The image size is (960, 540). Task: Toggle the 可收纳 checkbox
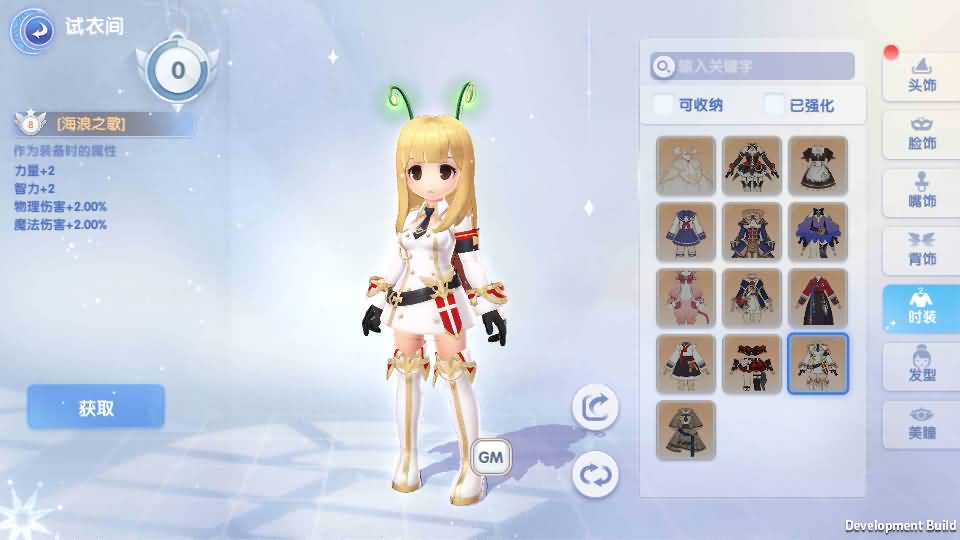[x=664, y=105]
